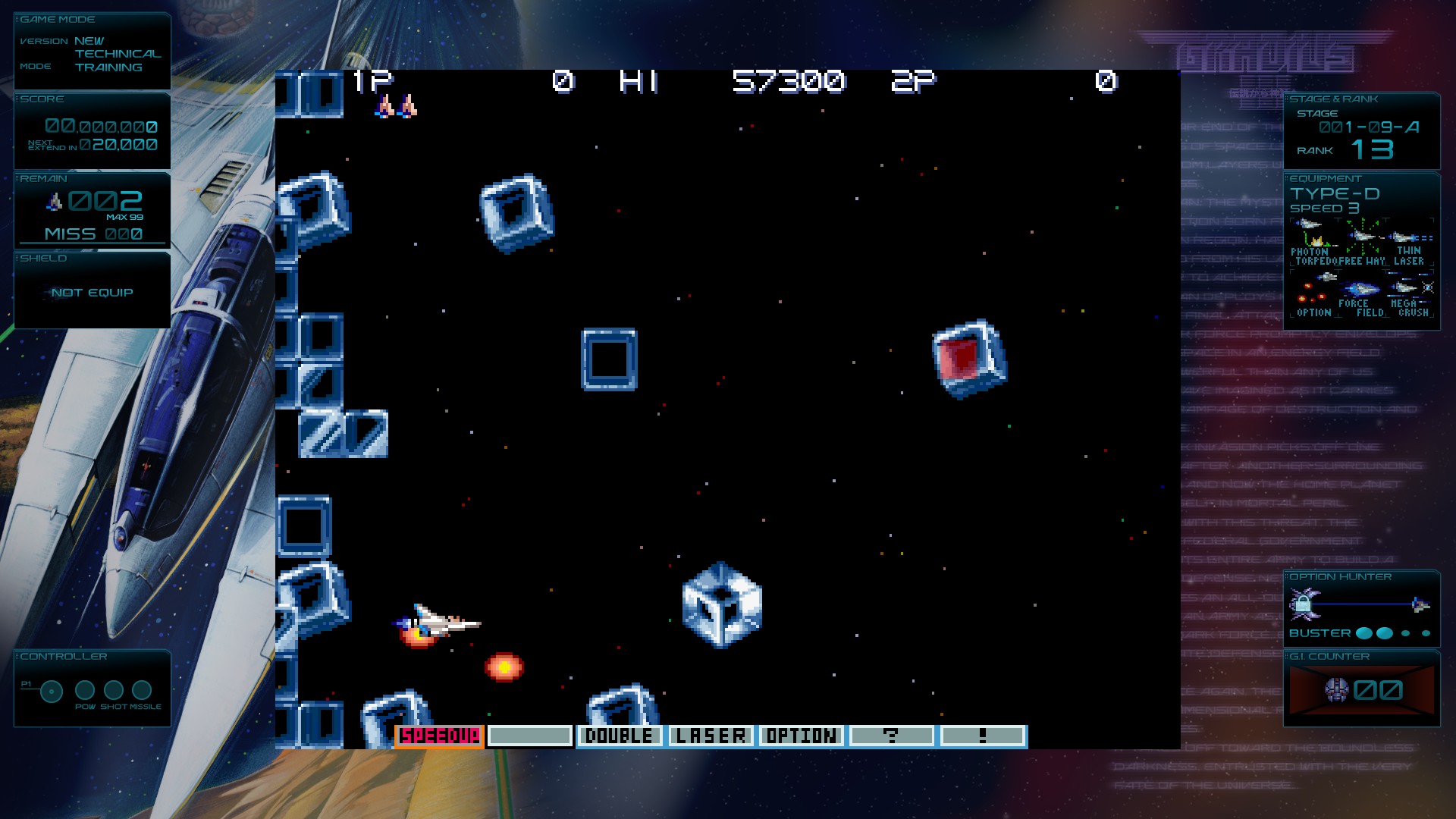Pick the OPTION slot in the bottom power meter
The width and height of the screenshot is (1456, 819).
801,736
